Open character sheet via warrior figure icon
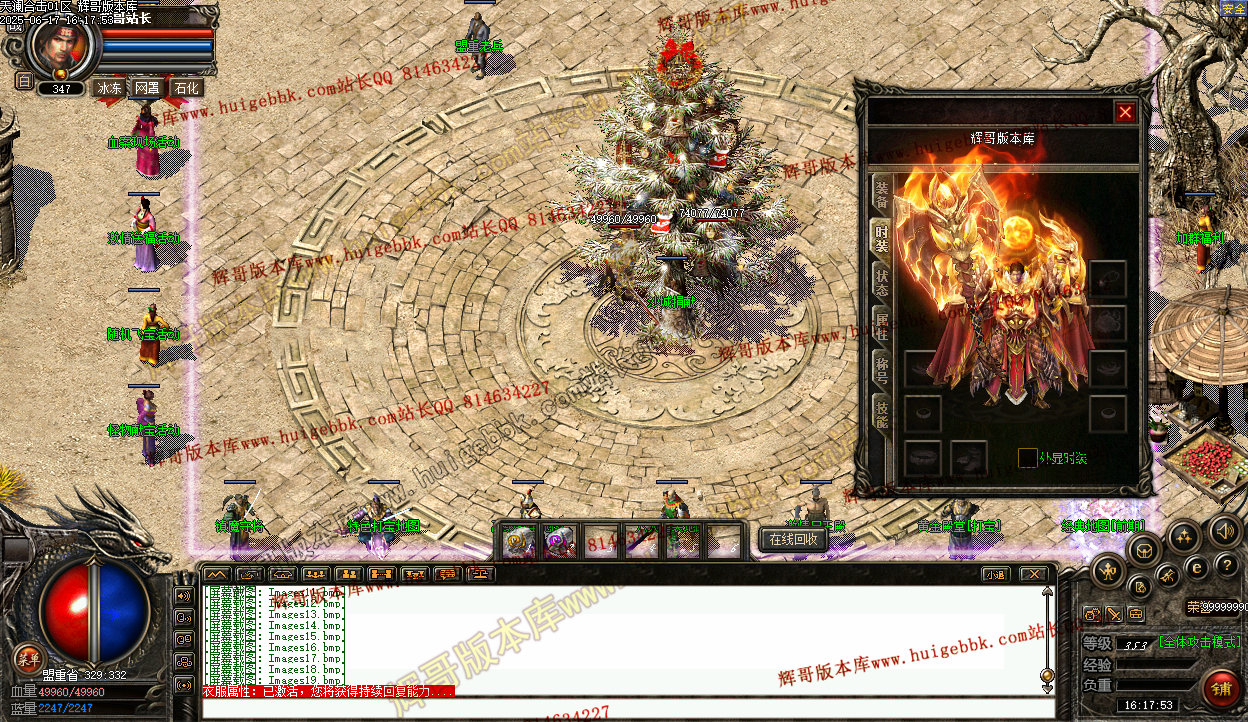Image resolution: width=1248 pixels, height=722 pixels. pyautogui.click(x=1108, y=572)
